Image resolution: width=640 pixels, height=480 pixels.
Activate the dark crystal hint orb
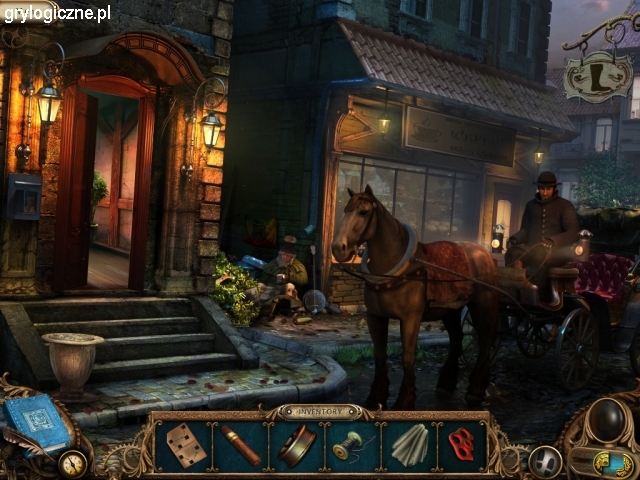click(606, 421)
